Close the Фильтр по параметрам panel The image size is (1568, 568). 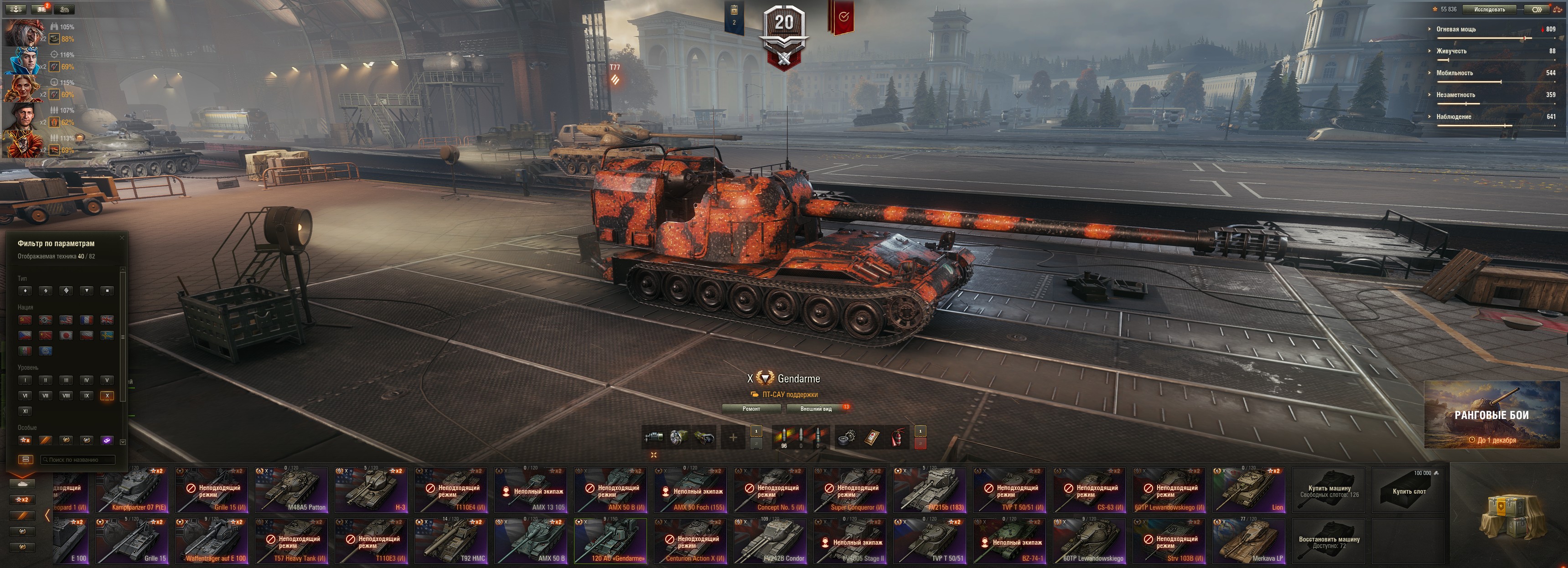coord(122,238)
